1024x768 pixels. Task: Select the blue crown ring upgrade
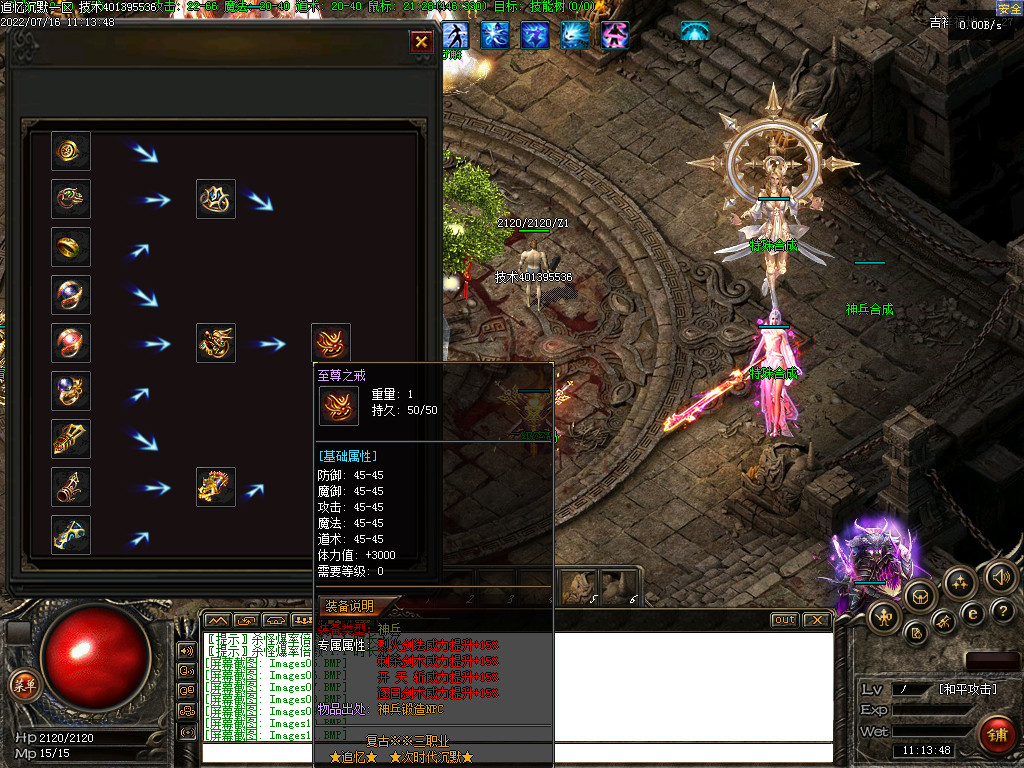click(216, 199)
